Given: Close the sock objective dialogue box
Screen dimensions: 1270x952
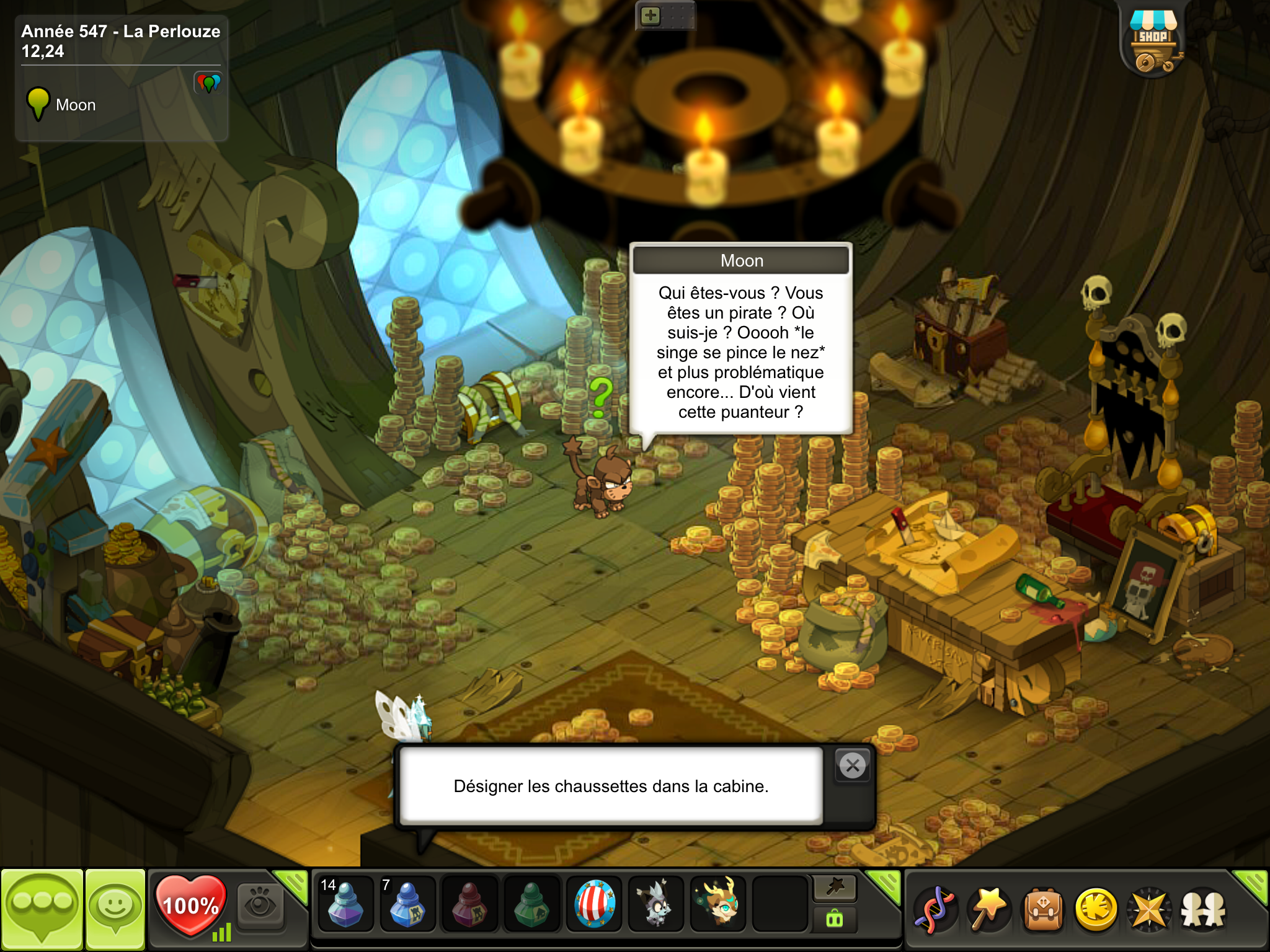Looking at the screenshot, I should pyautogui.click(x=853, y=766).
